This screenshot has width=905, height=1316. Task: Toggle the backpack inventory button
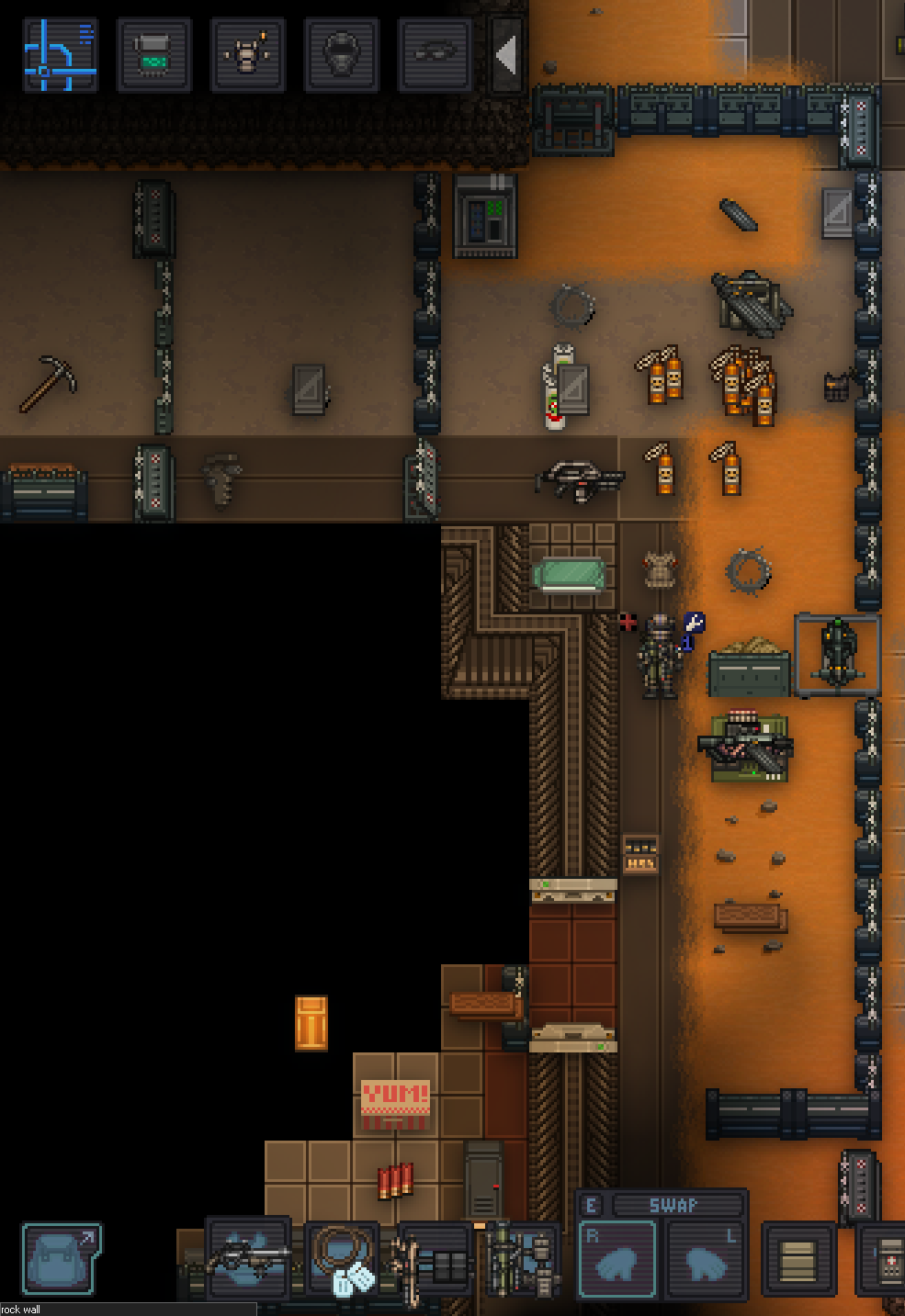tap(62, 1258)
